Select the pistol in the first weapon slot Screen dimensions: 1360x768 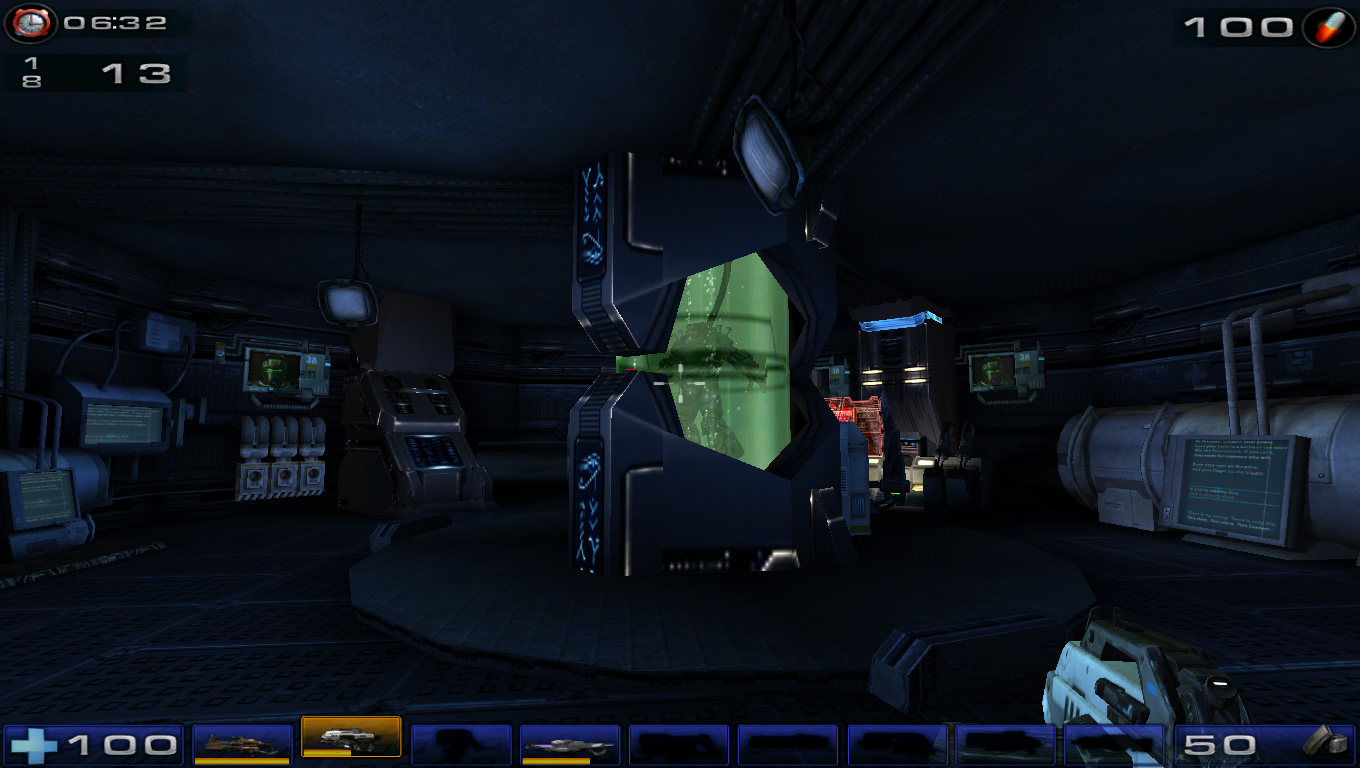[245, 743]
